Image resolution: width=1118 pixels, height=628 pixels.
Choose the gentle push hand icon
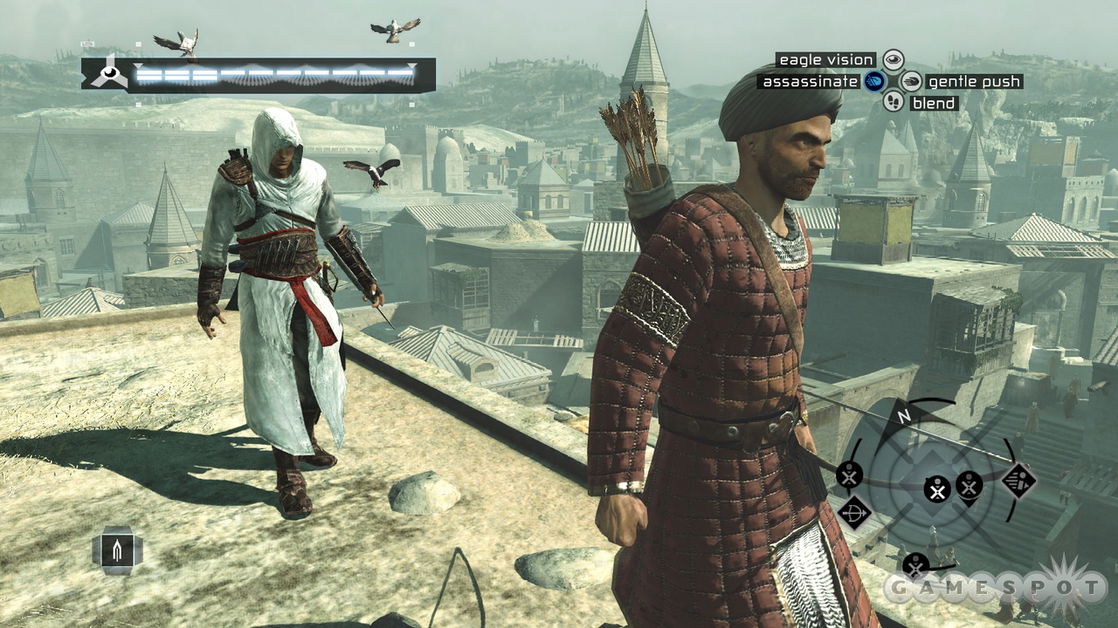click(x=910, y=81)
